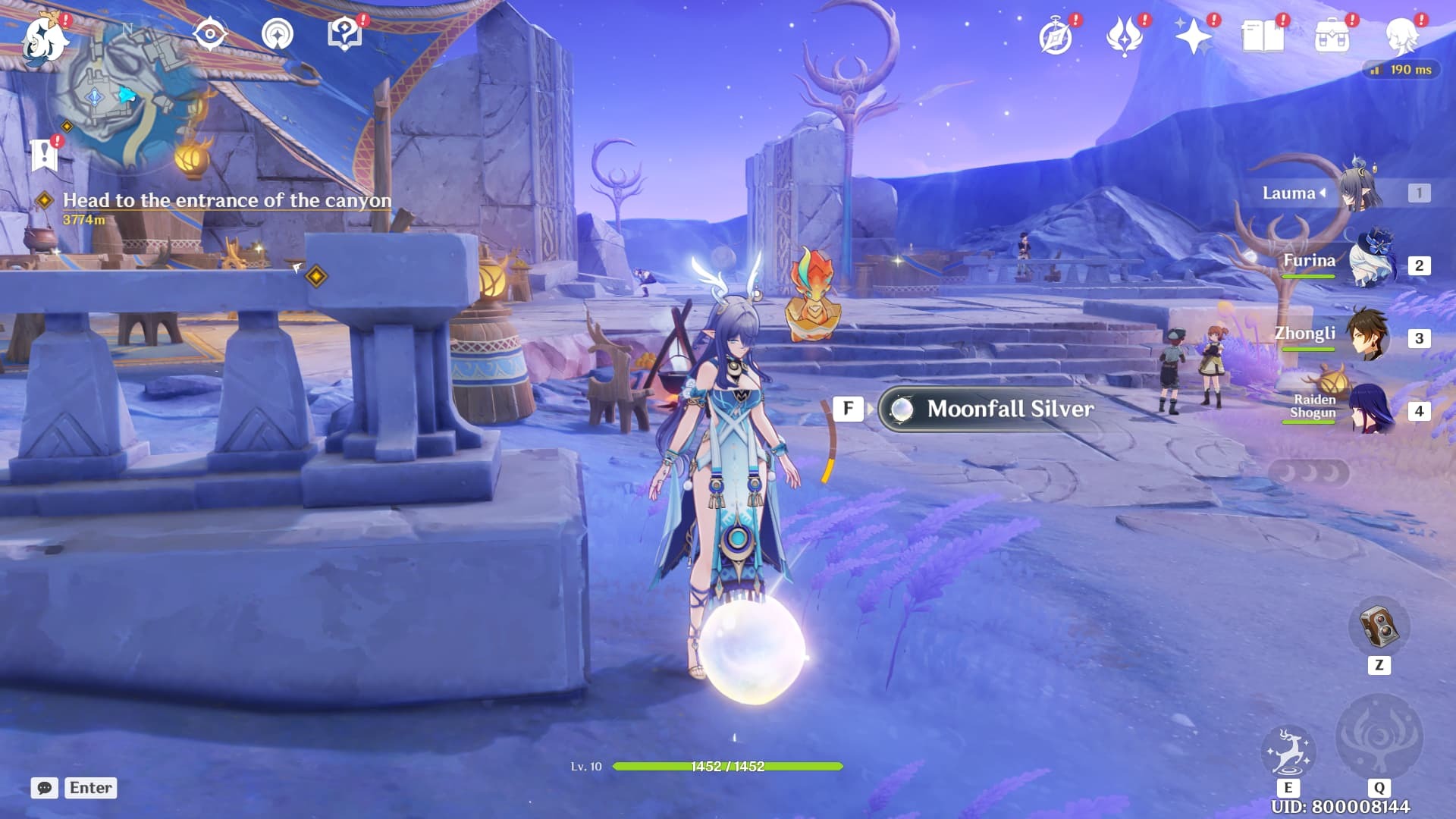Open the co-op mode icon

pos(278,34)
